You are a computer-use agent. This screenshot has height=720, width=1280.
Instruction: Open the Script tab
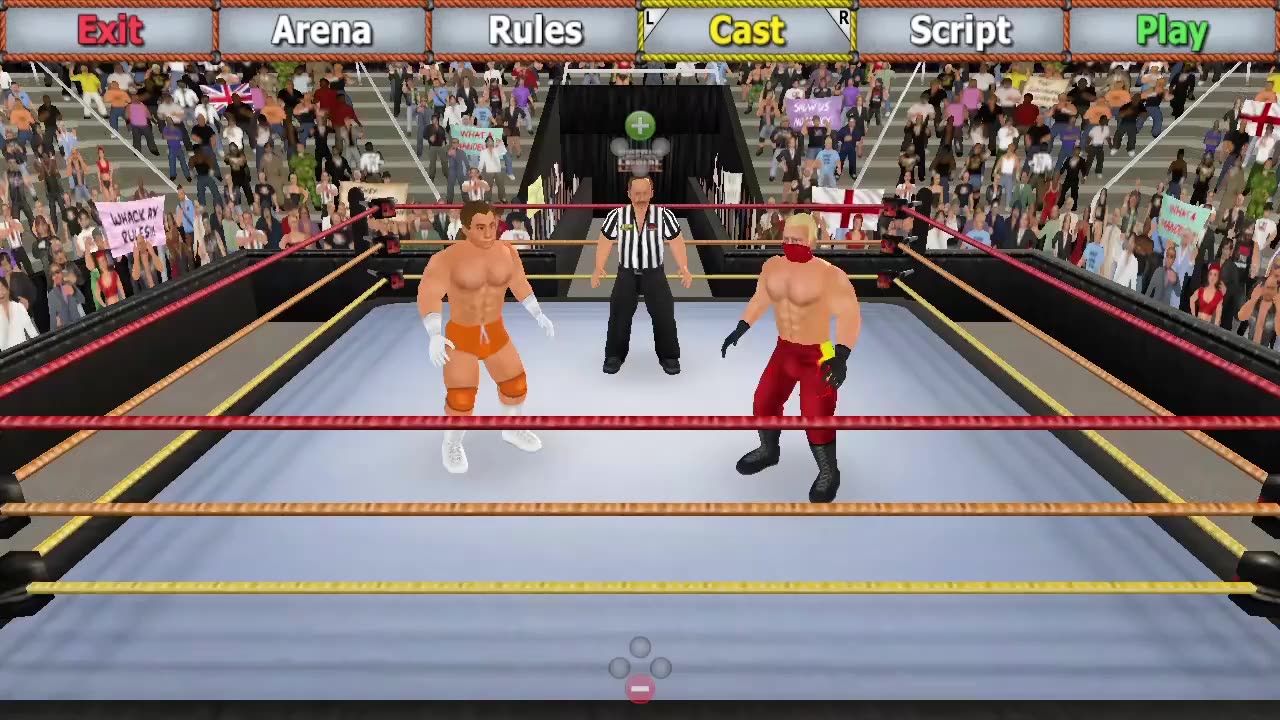[x=960, y=31]
